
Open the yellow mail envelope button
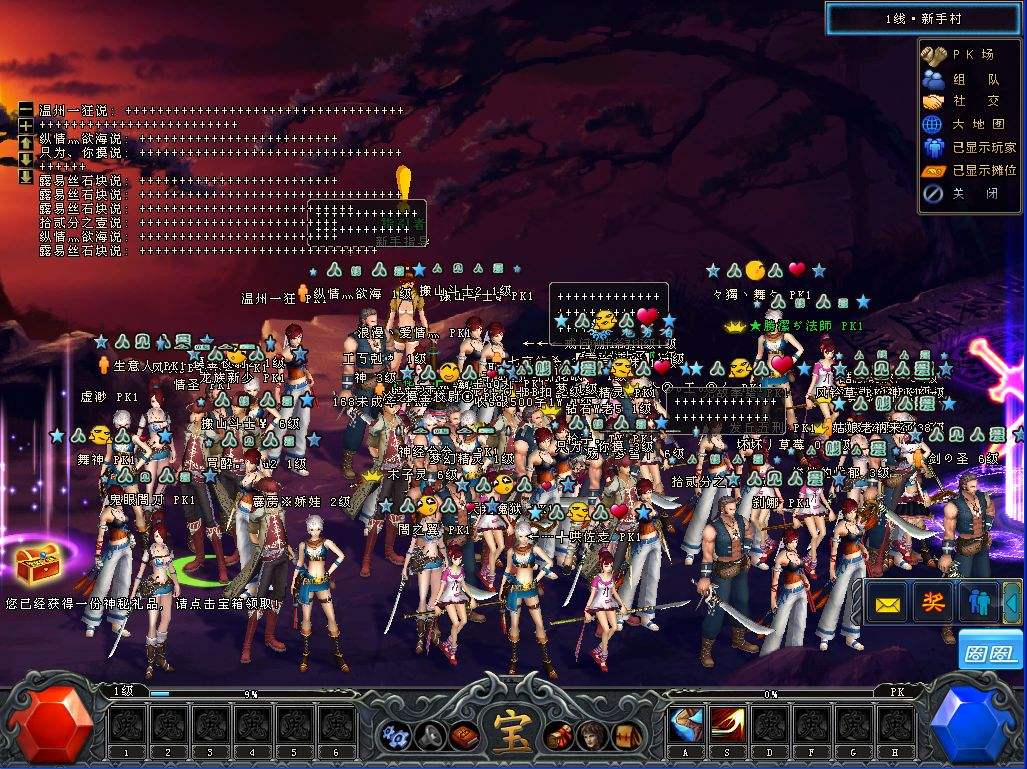point(886,603)
